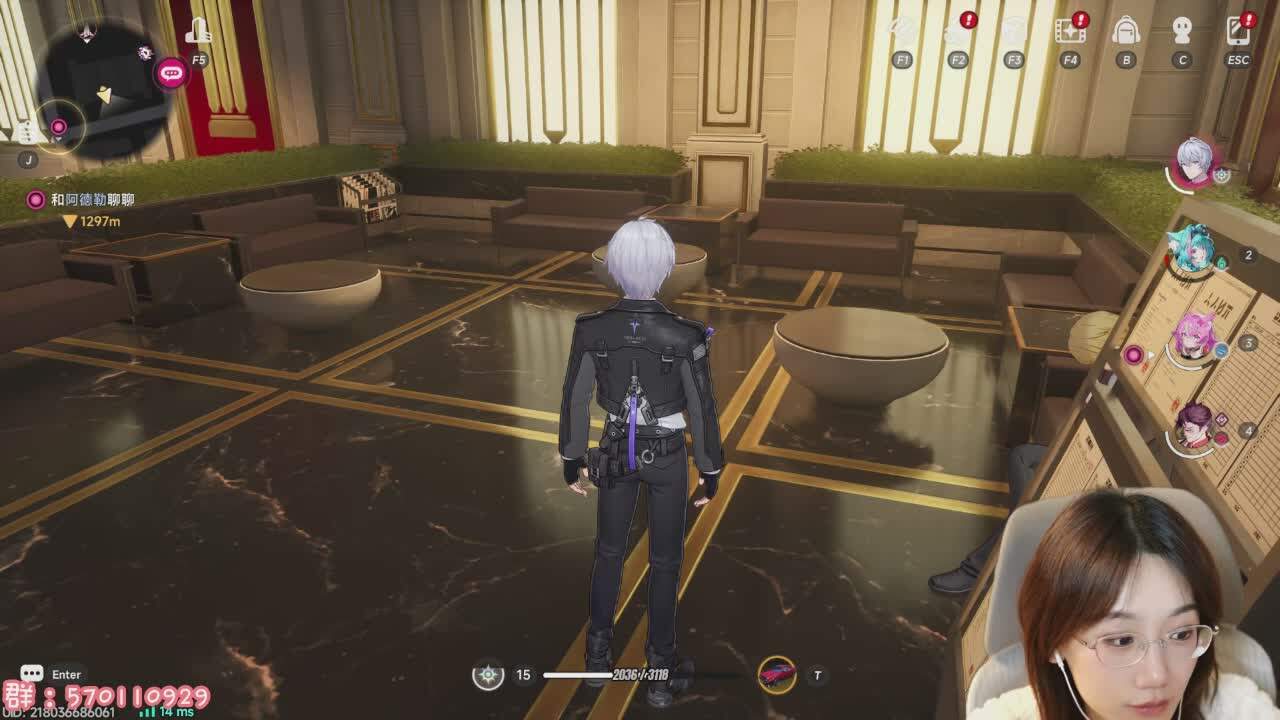Screen dimensions: 1280x720
Task: Open the city buildings icon menu
Action: click(198, 32)
